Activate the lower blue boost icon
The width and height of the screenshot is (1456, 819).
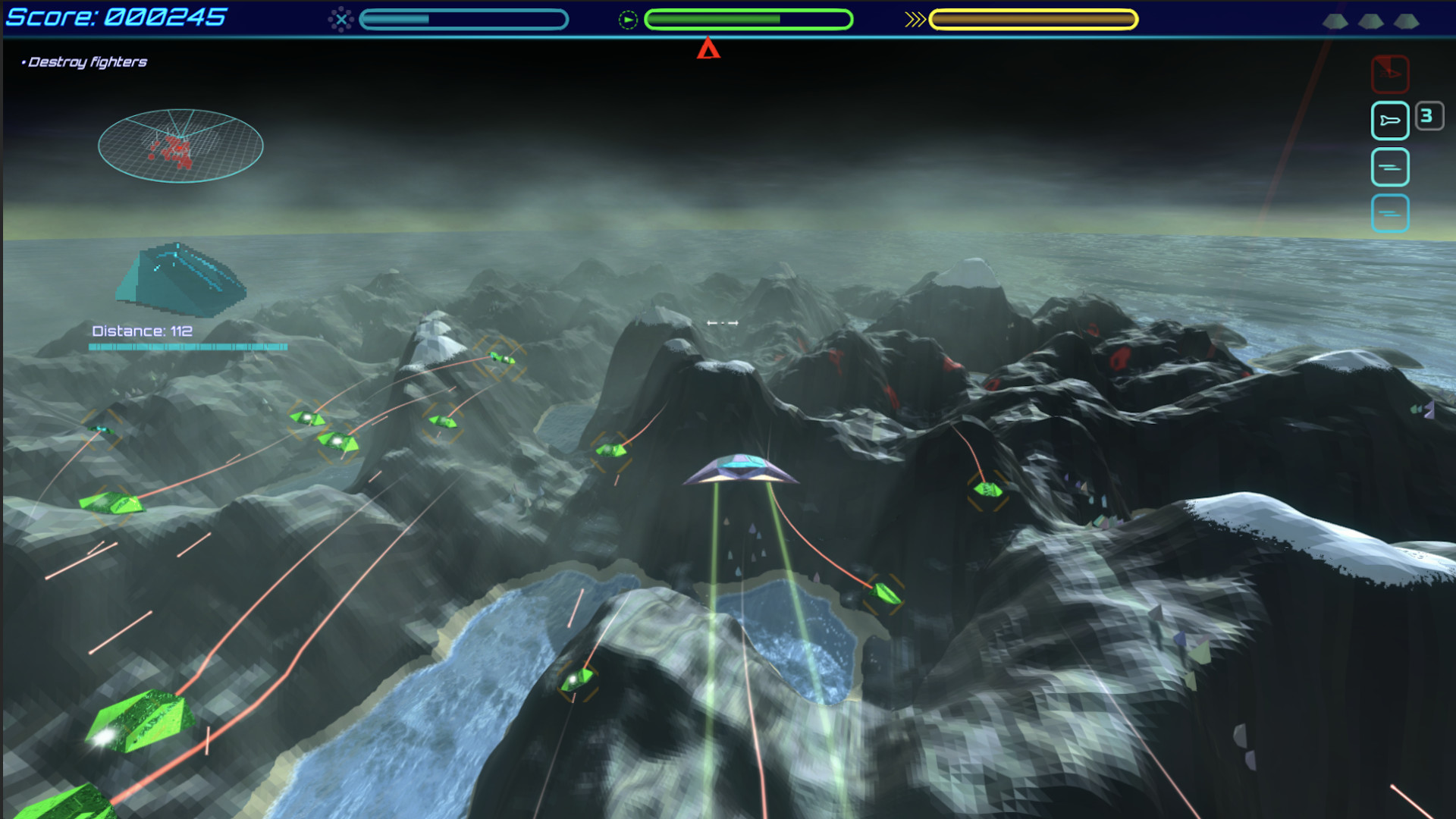1391,214
